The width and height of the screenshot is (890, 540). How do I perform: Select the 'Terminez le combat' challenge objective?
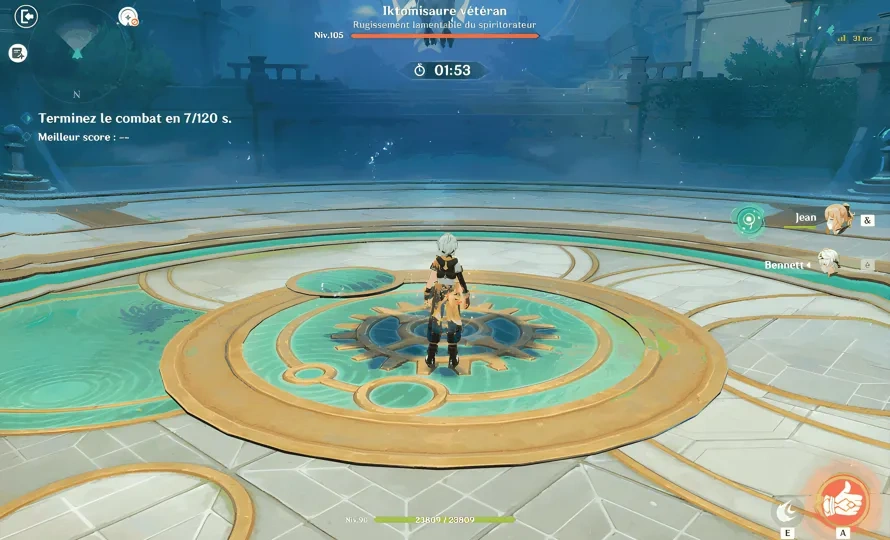(x=134, y=118)
